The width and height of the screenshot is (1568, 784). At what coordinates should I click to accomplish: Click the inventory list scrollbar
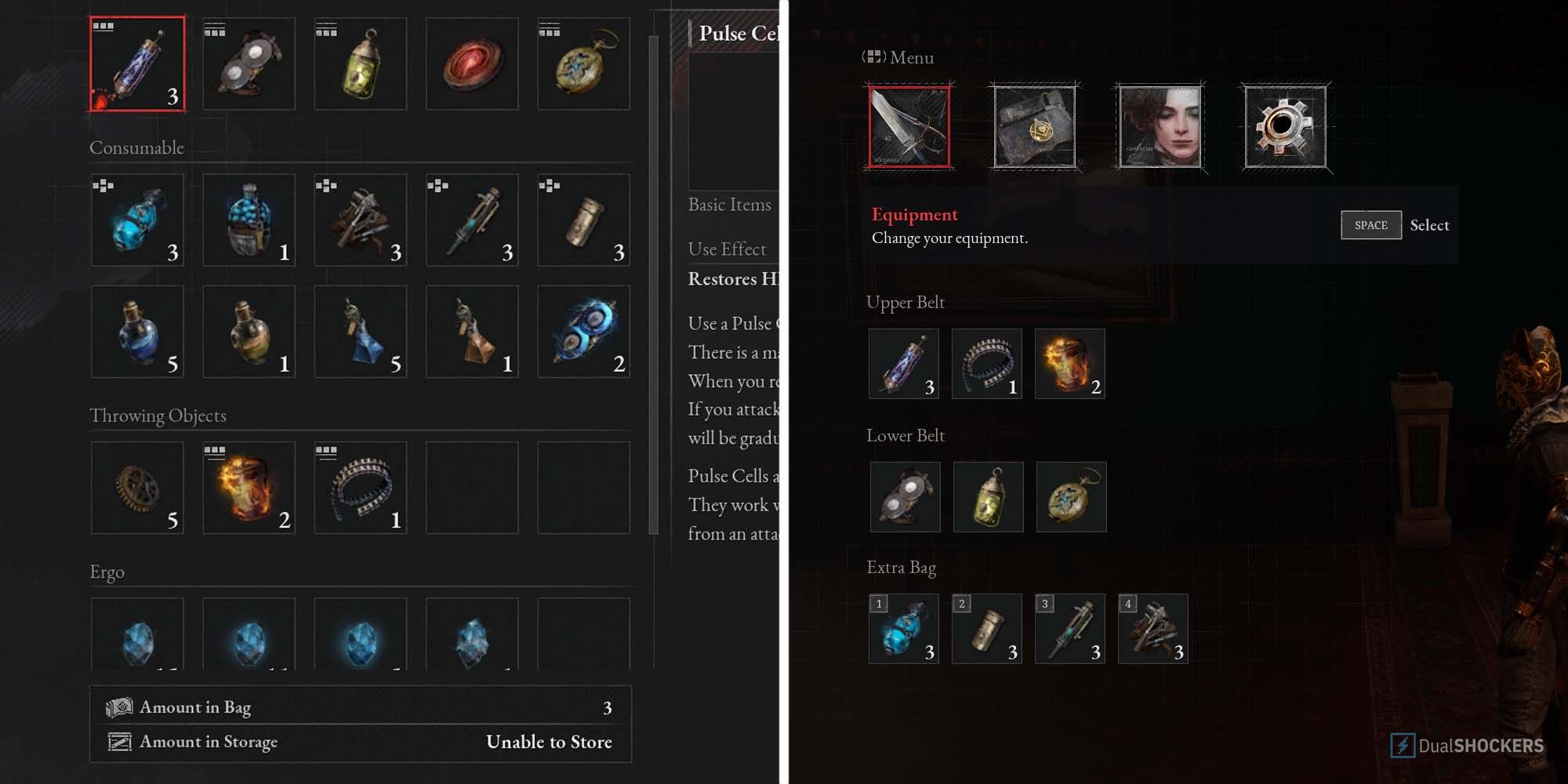(653, 284)
